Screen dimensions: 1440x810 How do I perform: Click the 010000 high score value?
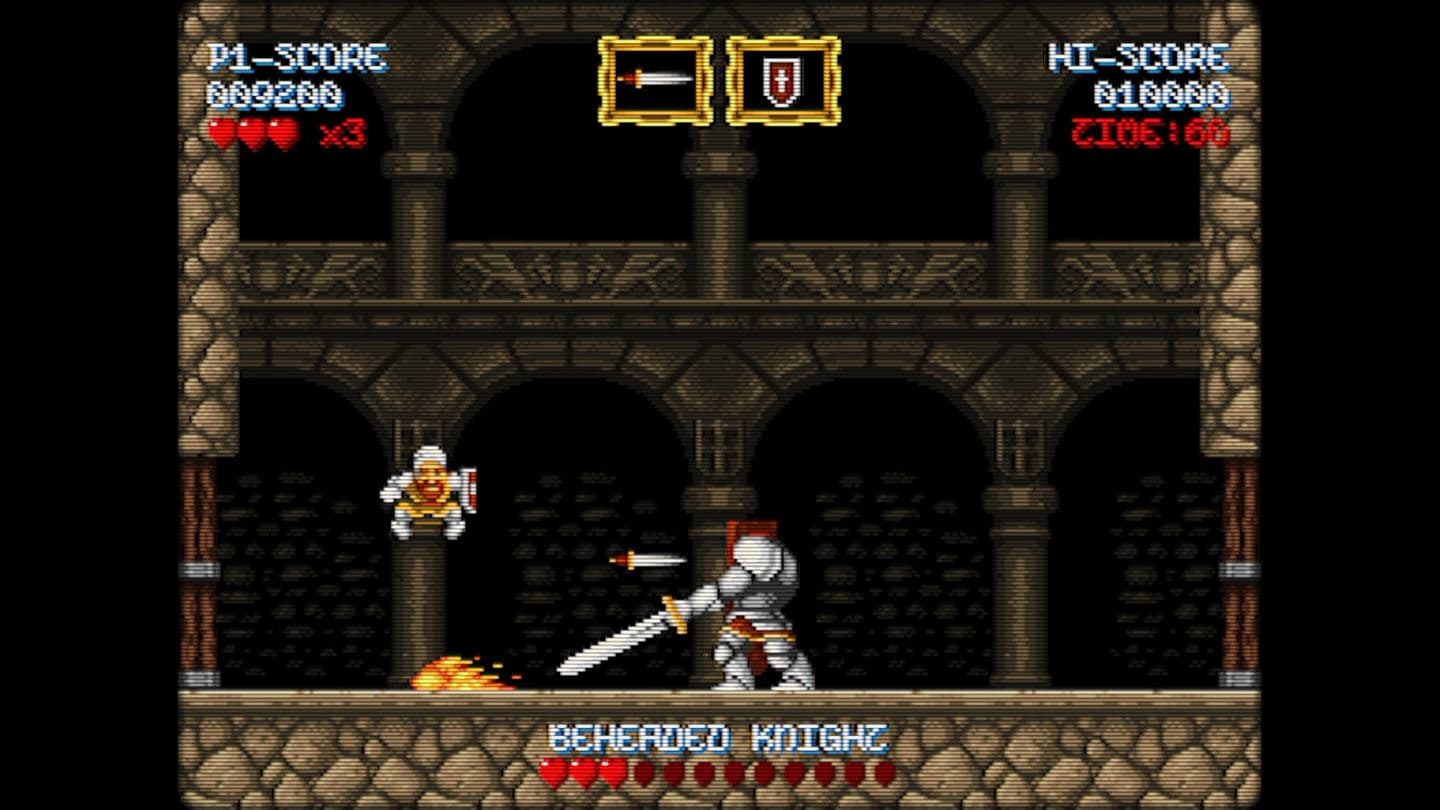(1166, 95)
